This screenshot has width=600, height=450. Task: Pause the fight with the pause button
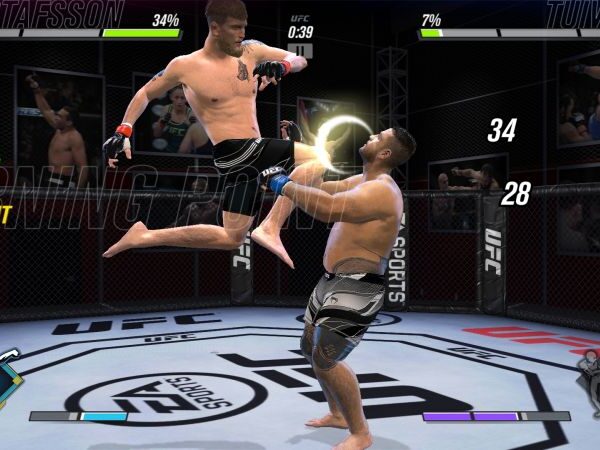tap(300, 51)
